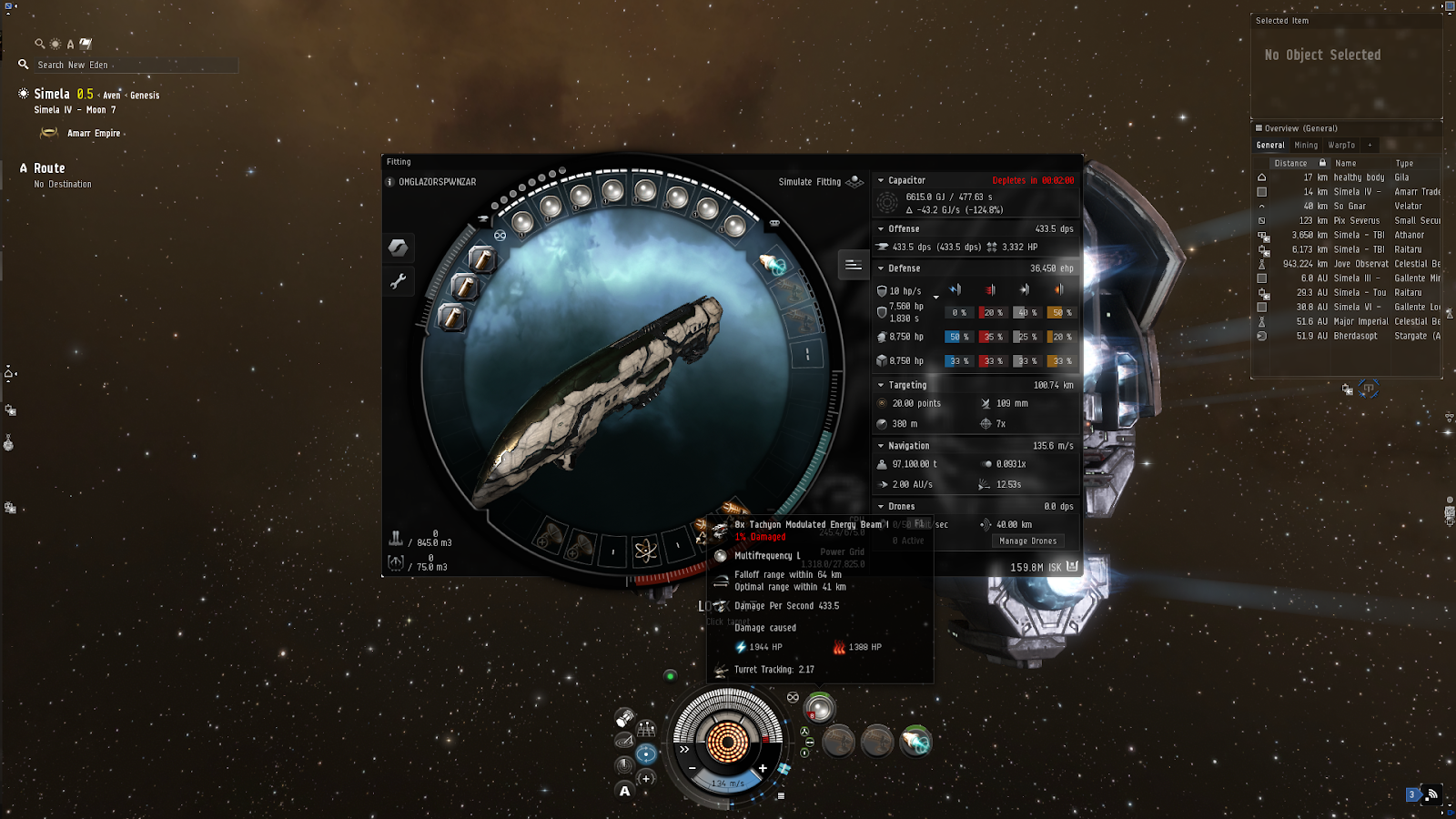Click the wrench icon in the fitting window
Screen dimensions: 1456x819
pos(399,281)
